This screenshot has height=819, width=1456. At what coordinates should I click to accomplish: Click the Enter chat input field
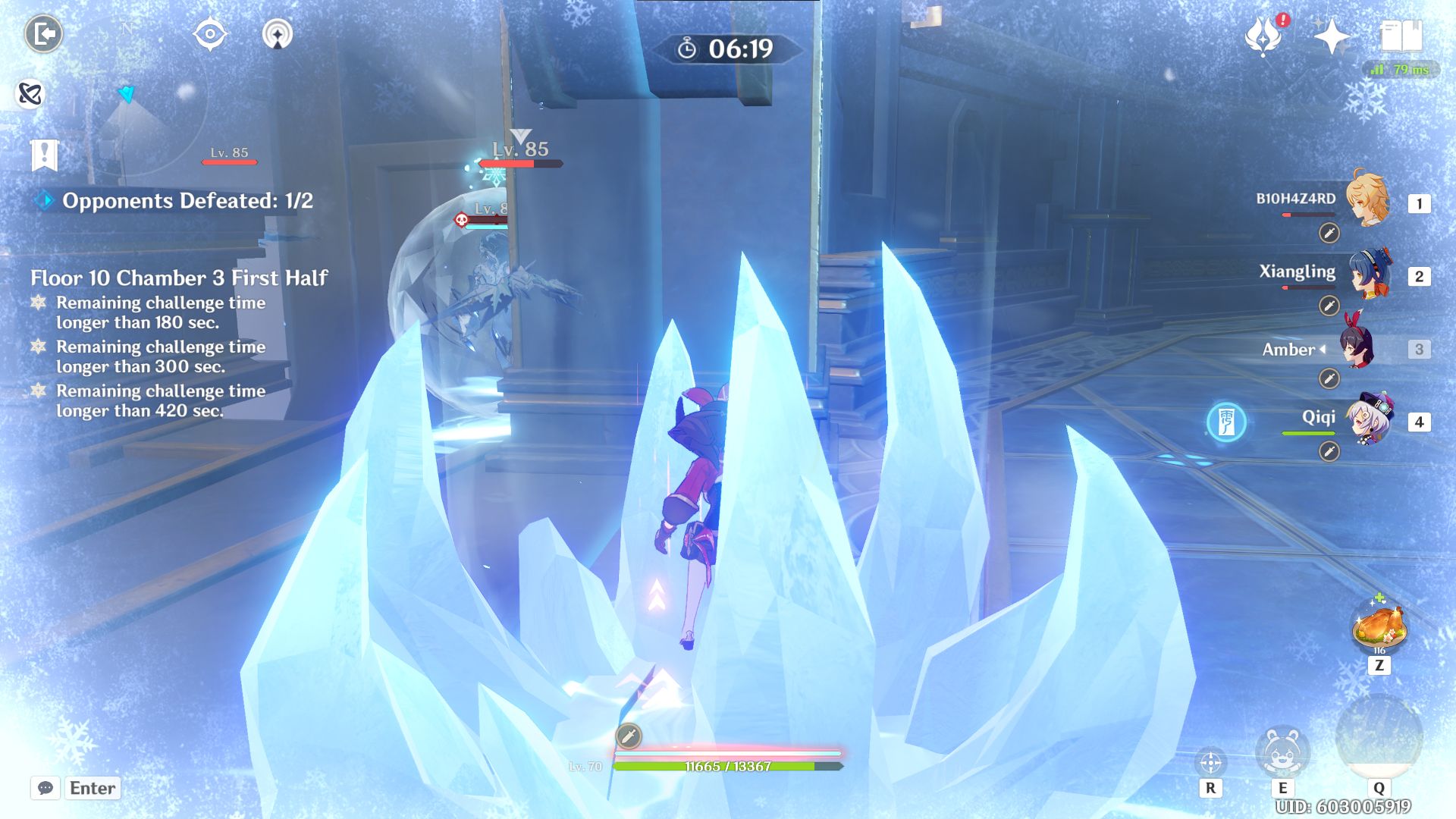coord(91,788)
